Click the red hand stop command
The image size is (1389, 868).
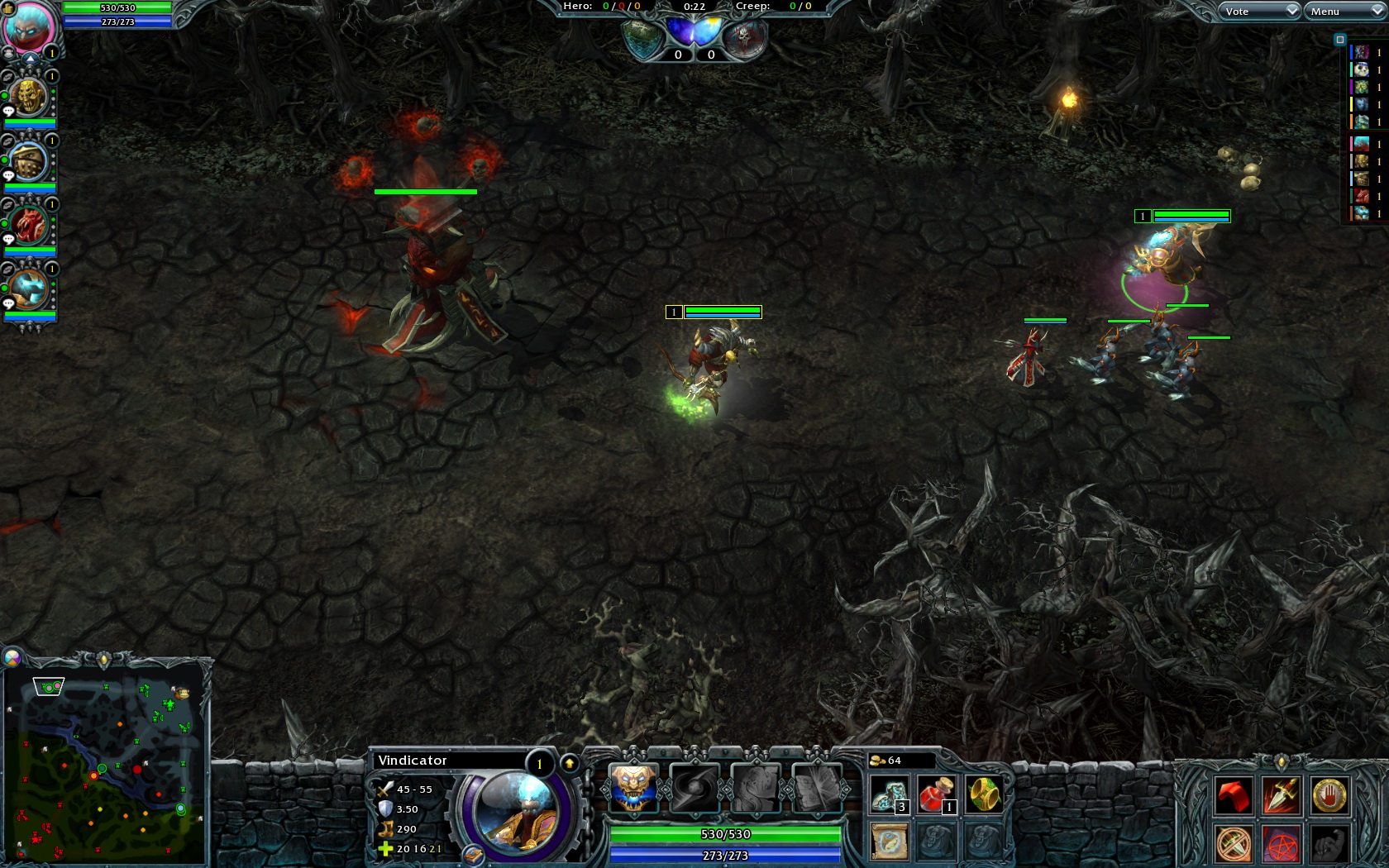(x=1329, y=796)
